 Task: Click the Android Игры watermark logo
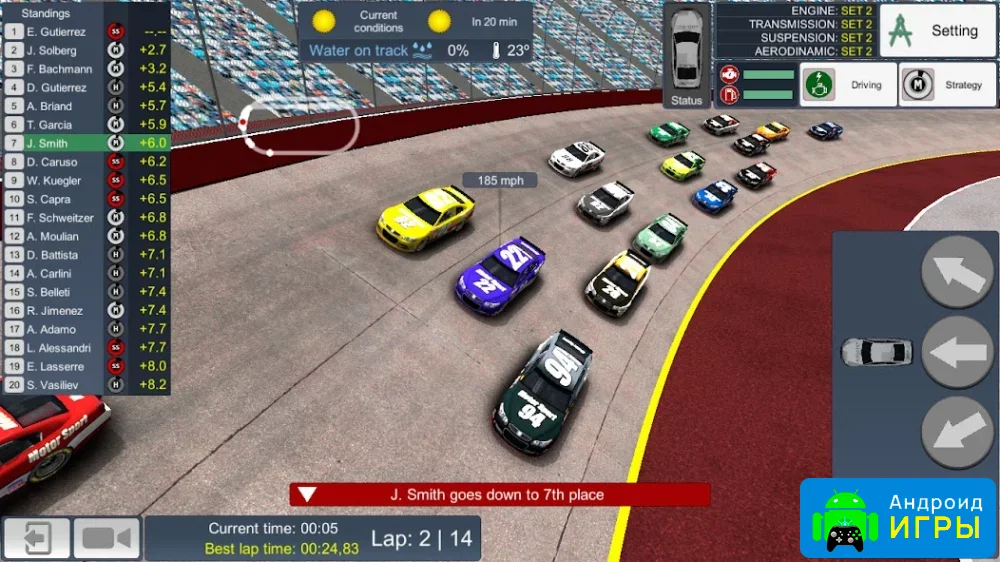(897, 517)
